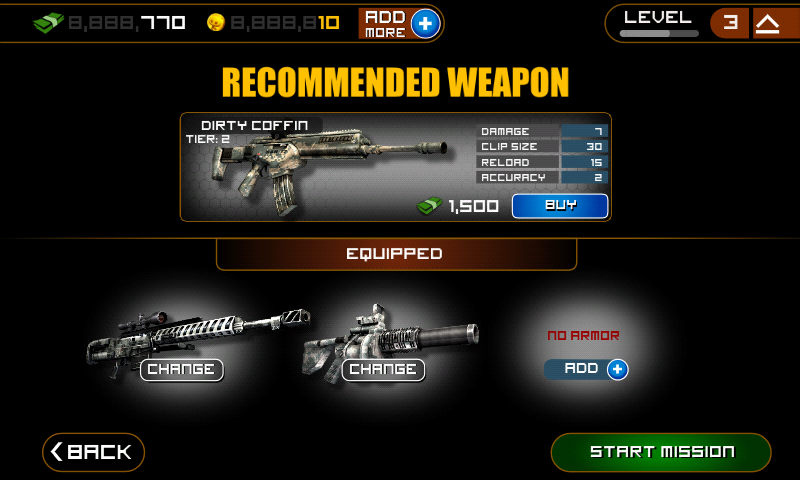Viewport: 800px width, 480px height.
Task: Change the equipped assault rifle
Action: click(x=383, y=370)
